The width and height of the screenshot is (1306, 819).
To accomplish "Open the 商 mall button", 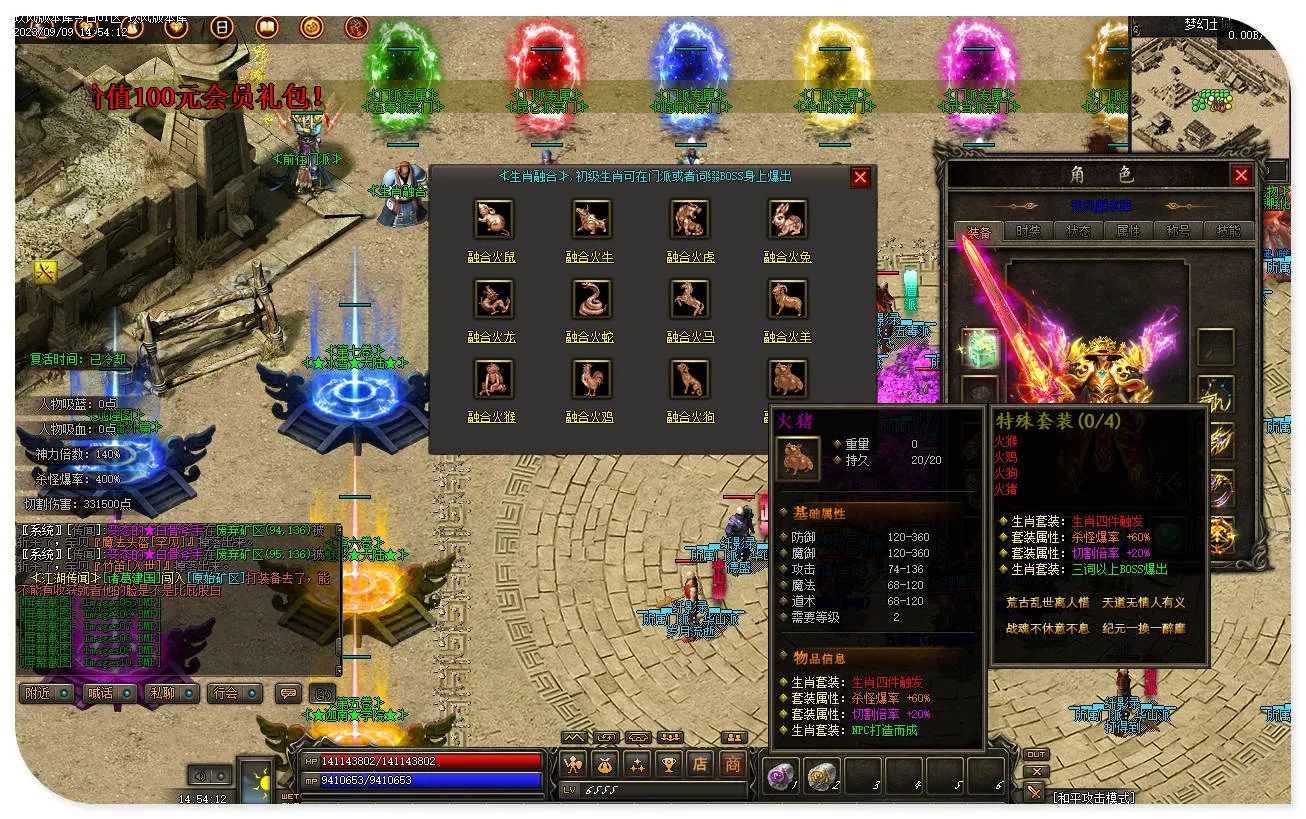I will [x=733, y=765].
